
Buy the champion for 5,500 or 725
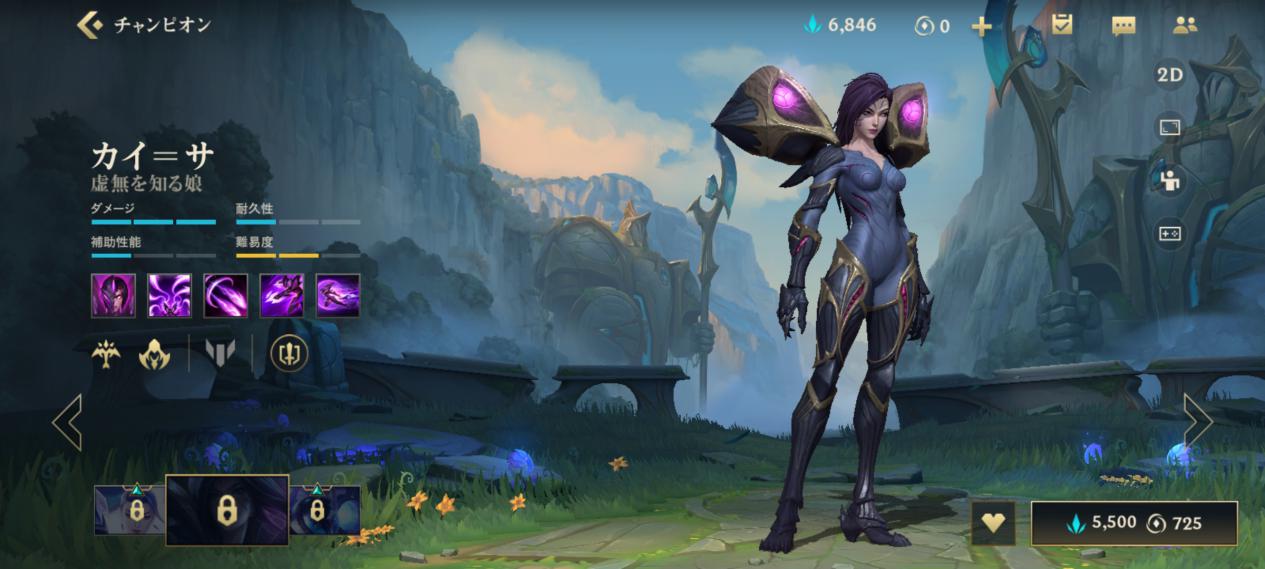pos(1134,523)
